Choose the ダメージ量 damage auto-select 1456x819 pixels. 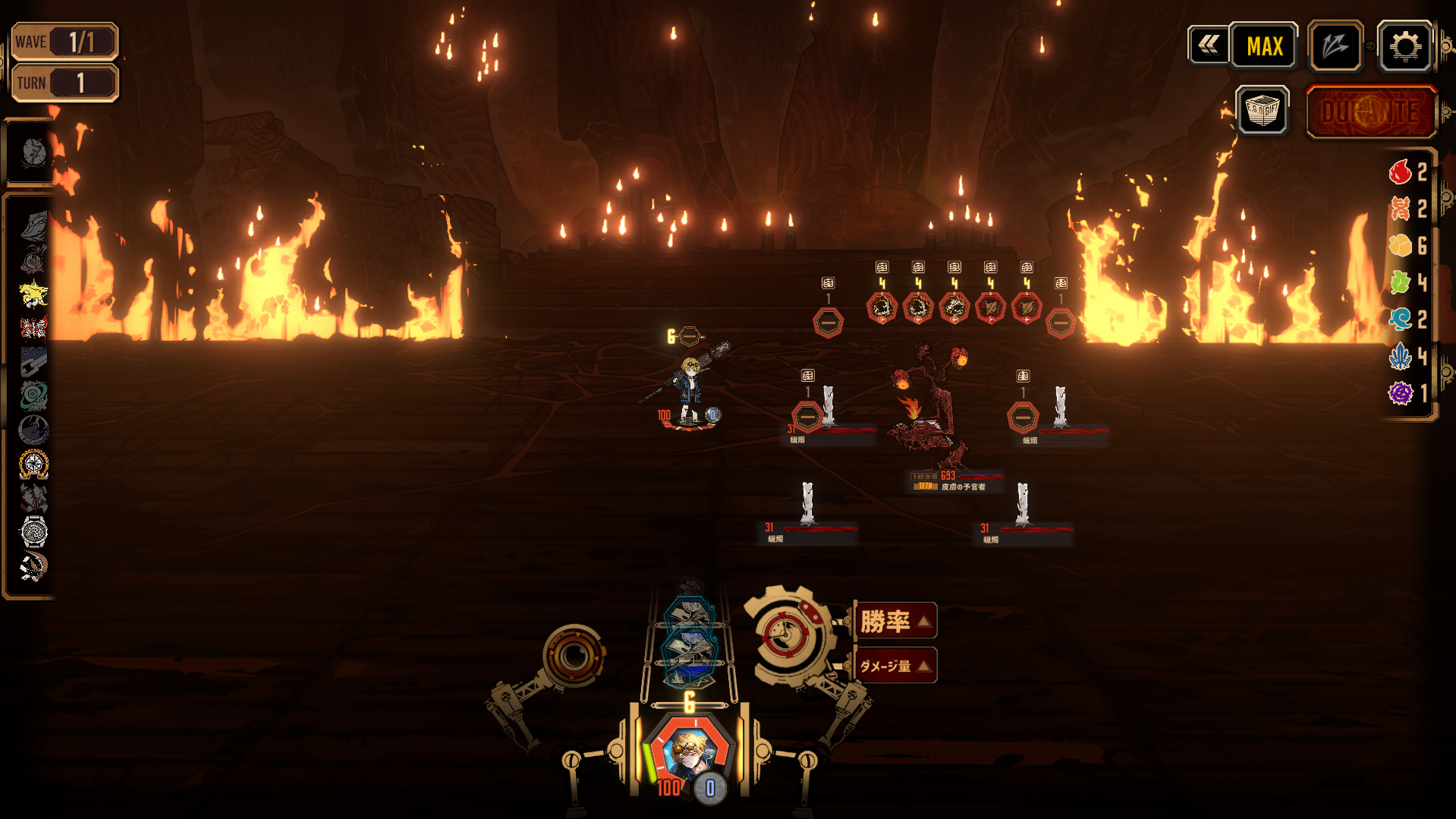895,666
